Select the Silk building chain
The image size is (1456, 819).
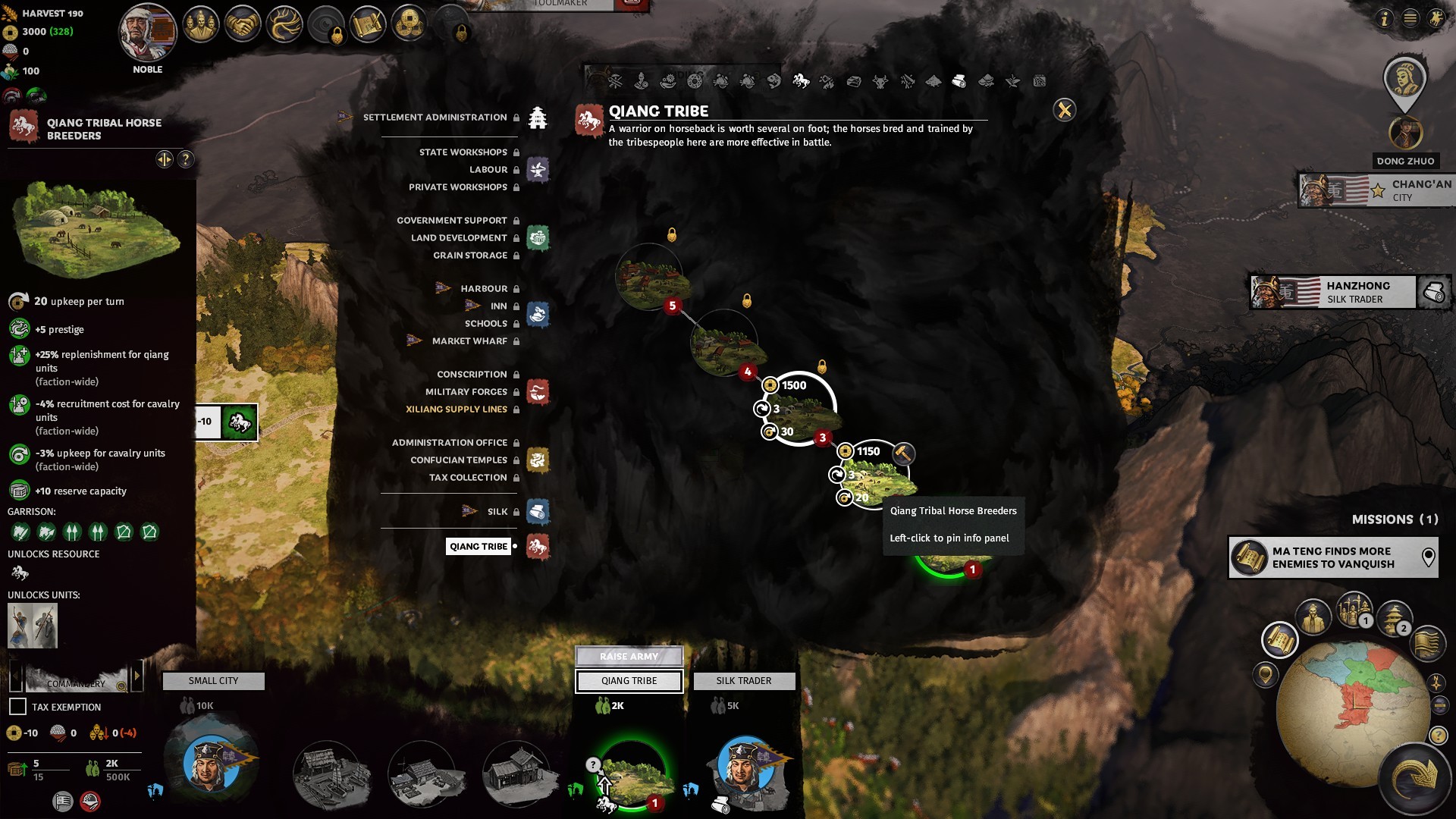coord(497,512)
